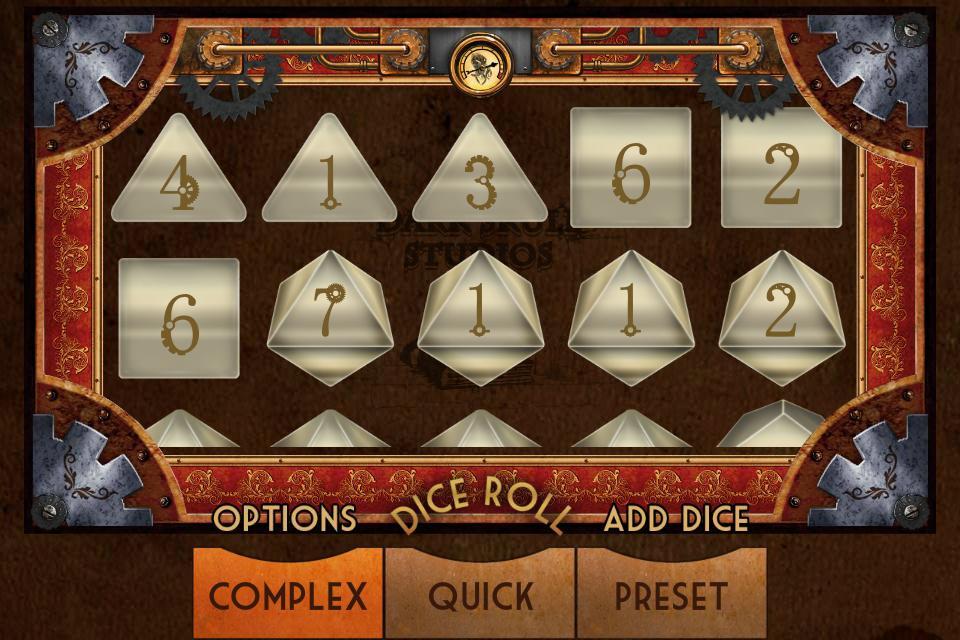Switch to the Complex tab
This screenshot has height=640, width=960.
[x=288, y=596]
